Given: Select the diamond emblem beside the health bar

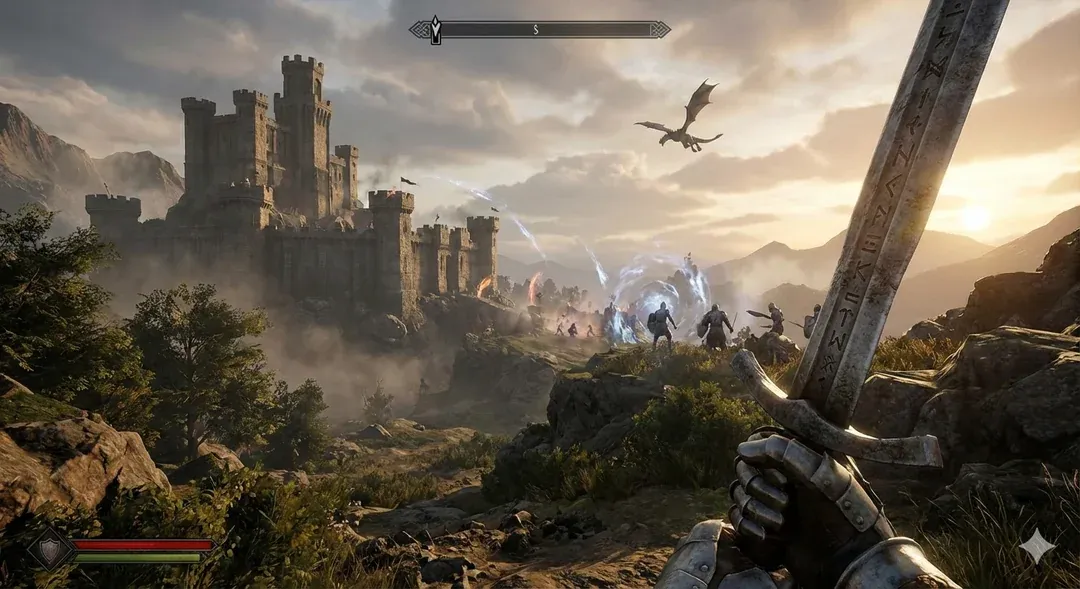Looking at the screenshot, I should pos(50,548).
